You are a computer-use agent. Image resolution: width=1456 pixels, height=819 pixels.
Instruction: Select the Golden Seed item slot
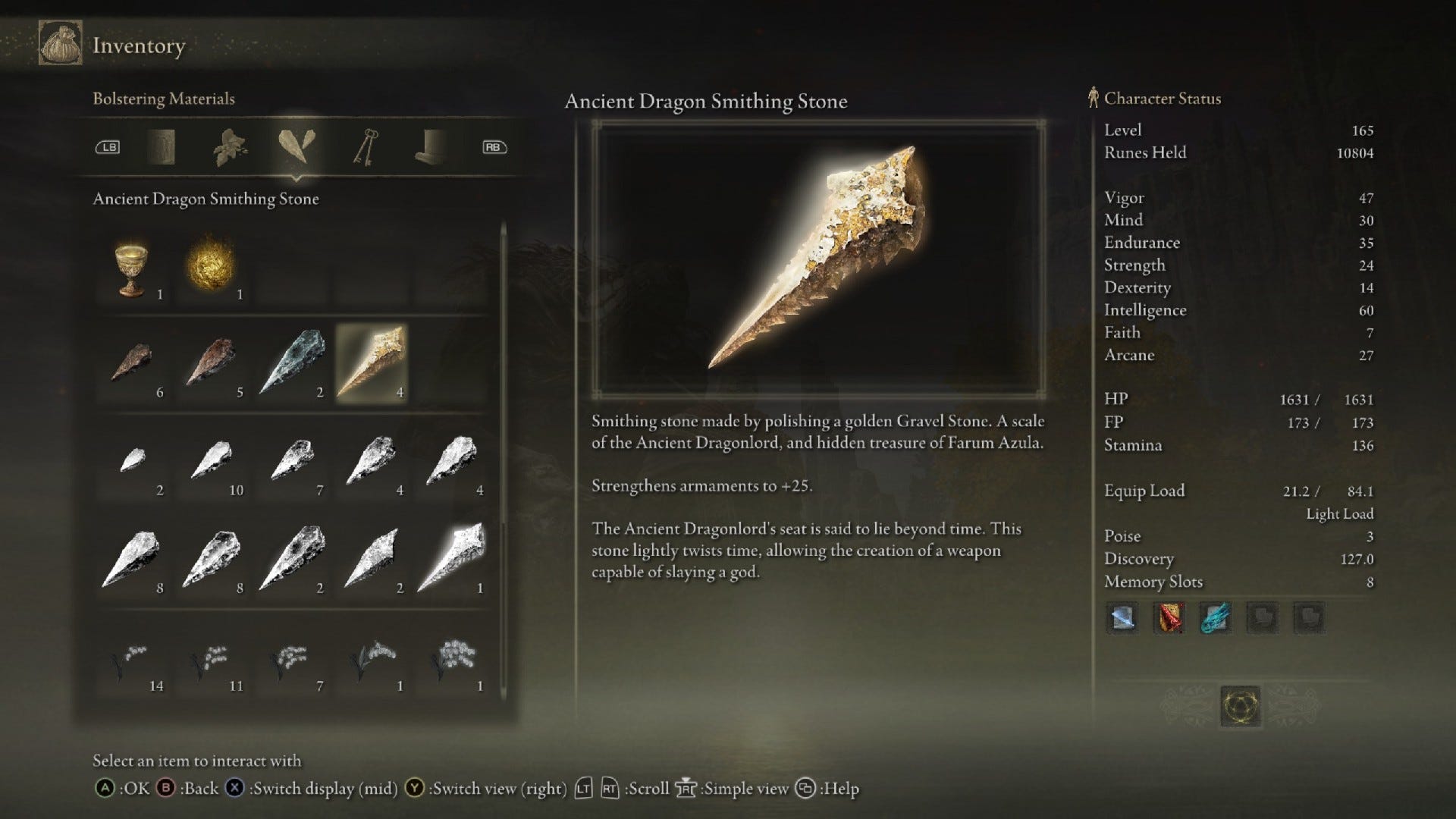(212, 267)
